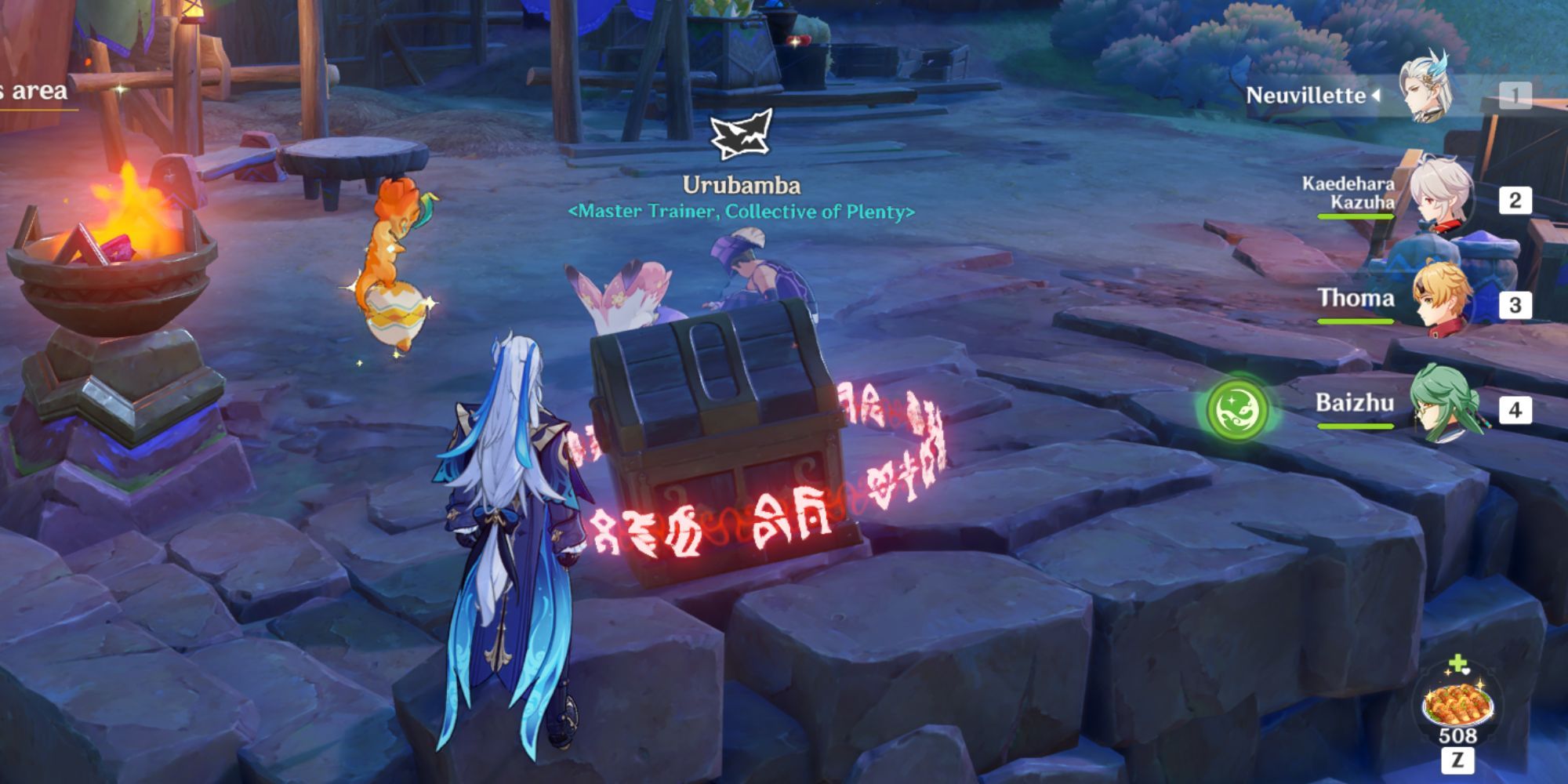Use the food quick-item with 508 count

1457,705
